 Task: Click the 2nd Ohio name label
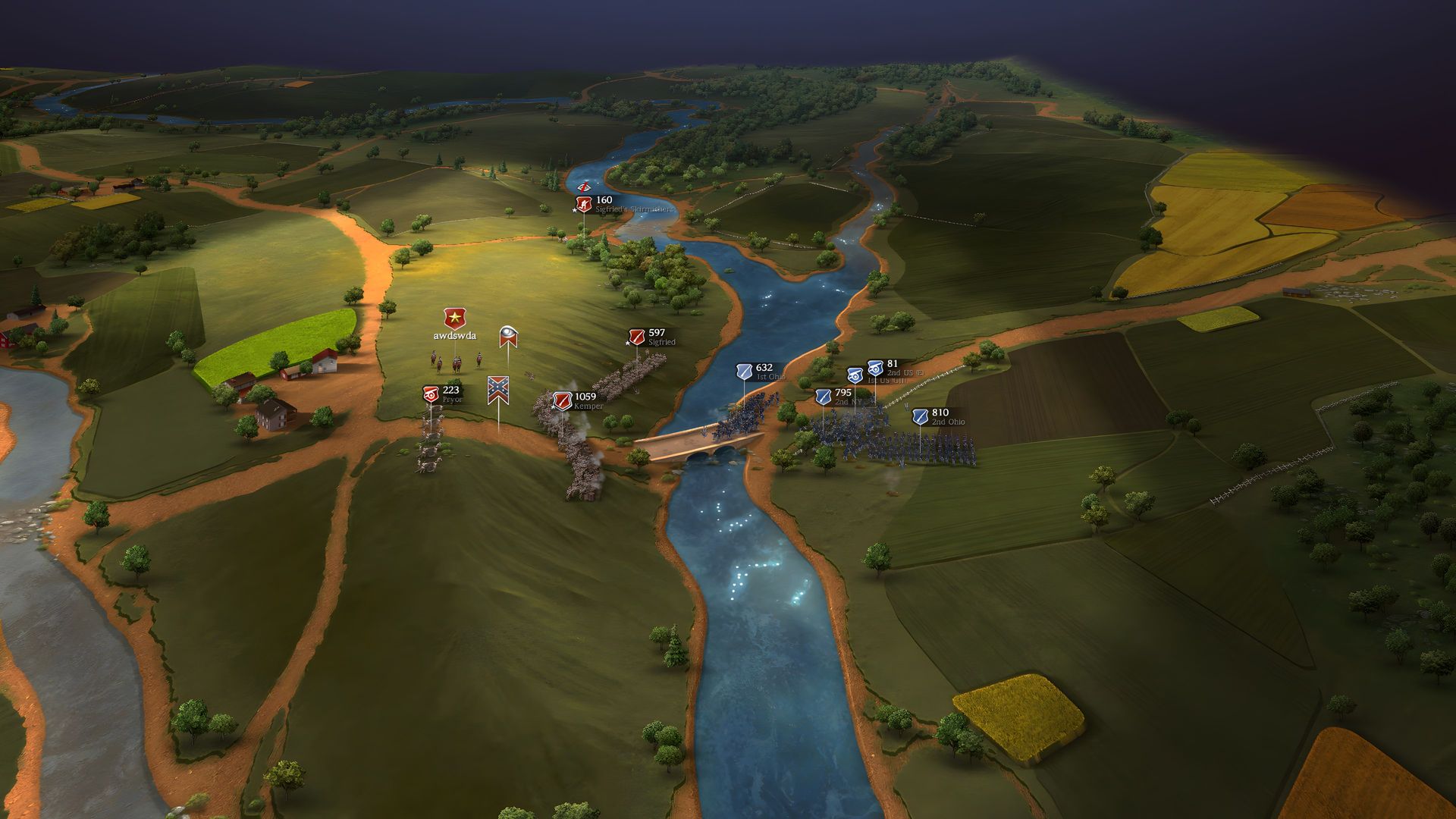pos(949,422)
